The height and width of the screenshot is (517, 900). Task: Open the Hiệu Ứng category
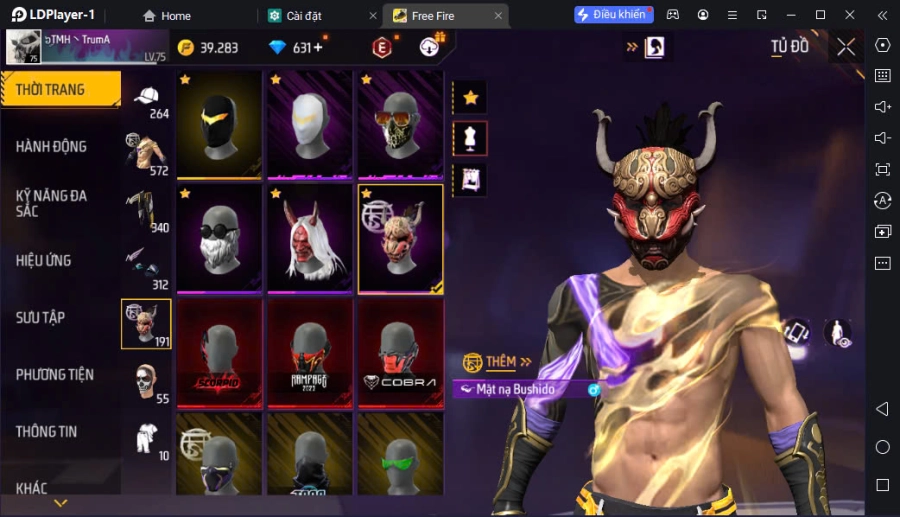point(60,260)
